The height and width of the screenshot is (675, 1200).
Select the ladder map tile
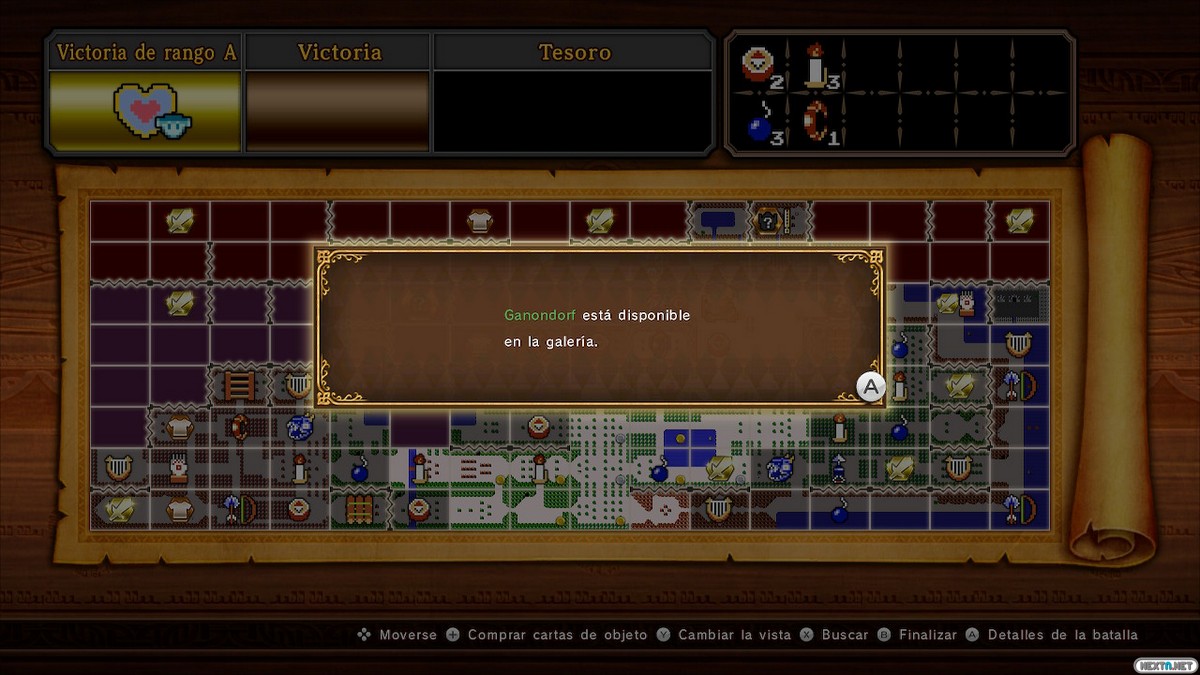click(x=239, y=384)
